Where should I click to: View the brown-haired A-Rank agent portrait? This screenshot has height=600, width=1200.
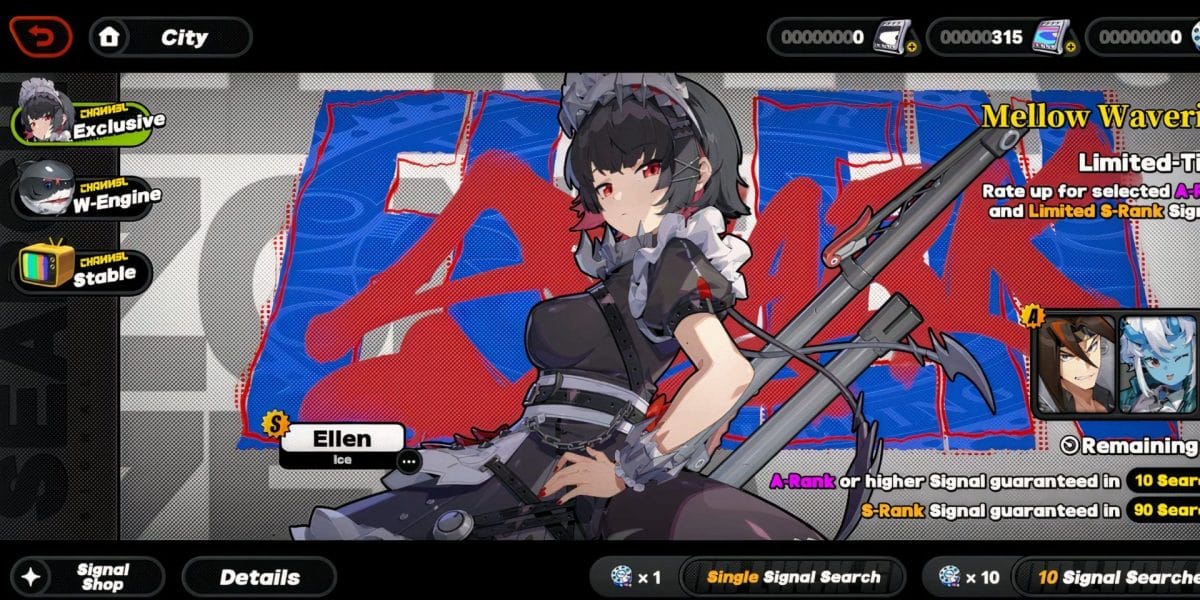coord(1077,364)
